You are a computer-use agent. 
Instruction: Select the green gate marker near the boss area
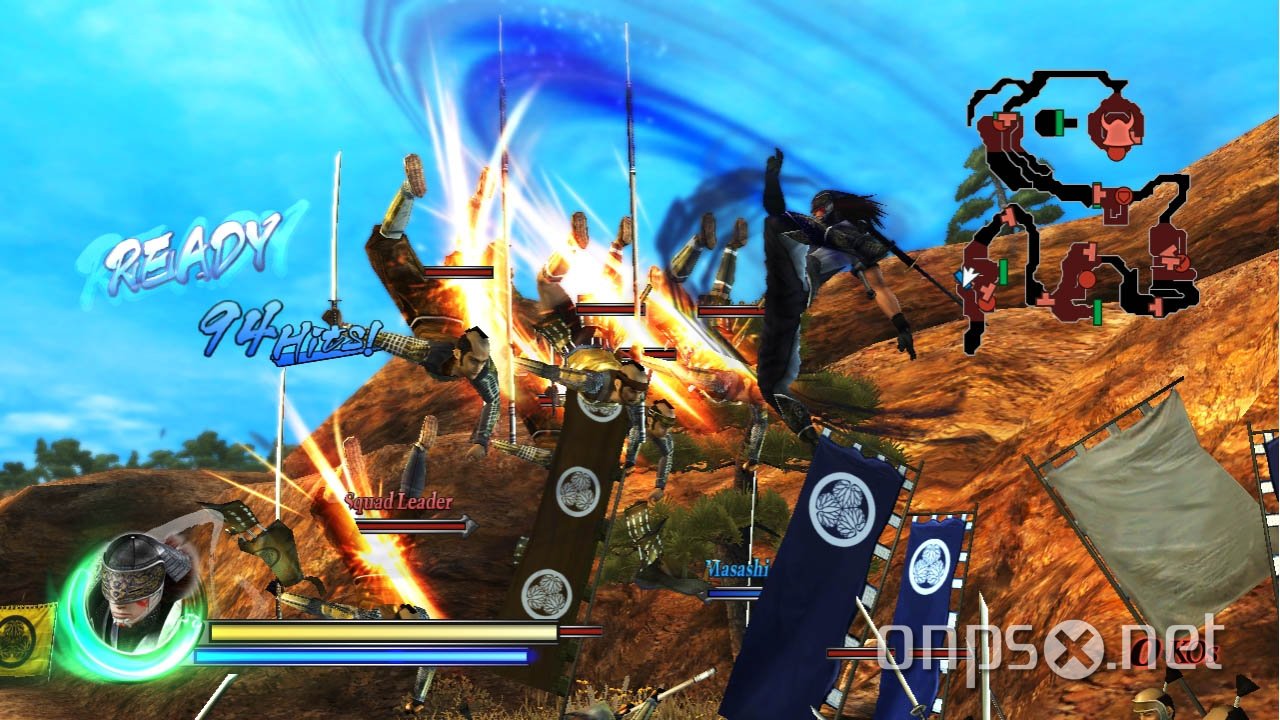[1060, 122]
